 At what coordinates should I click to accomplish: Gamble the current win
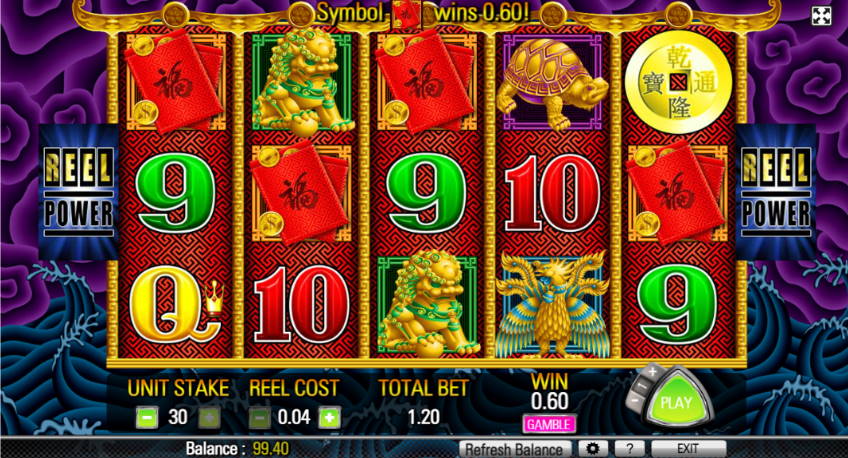coord(549,424)
